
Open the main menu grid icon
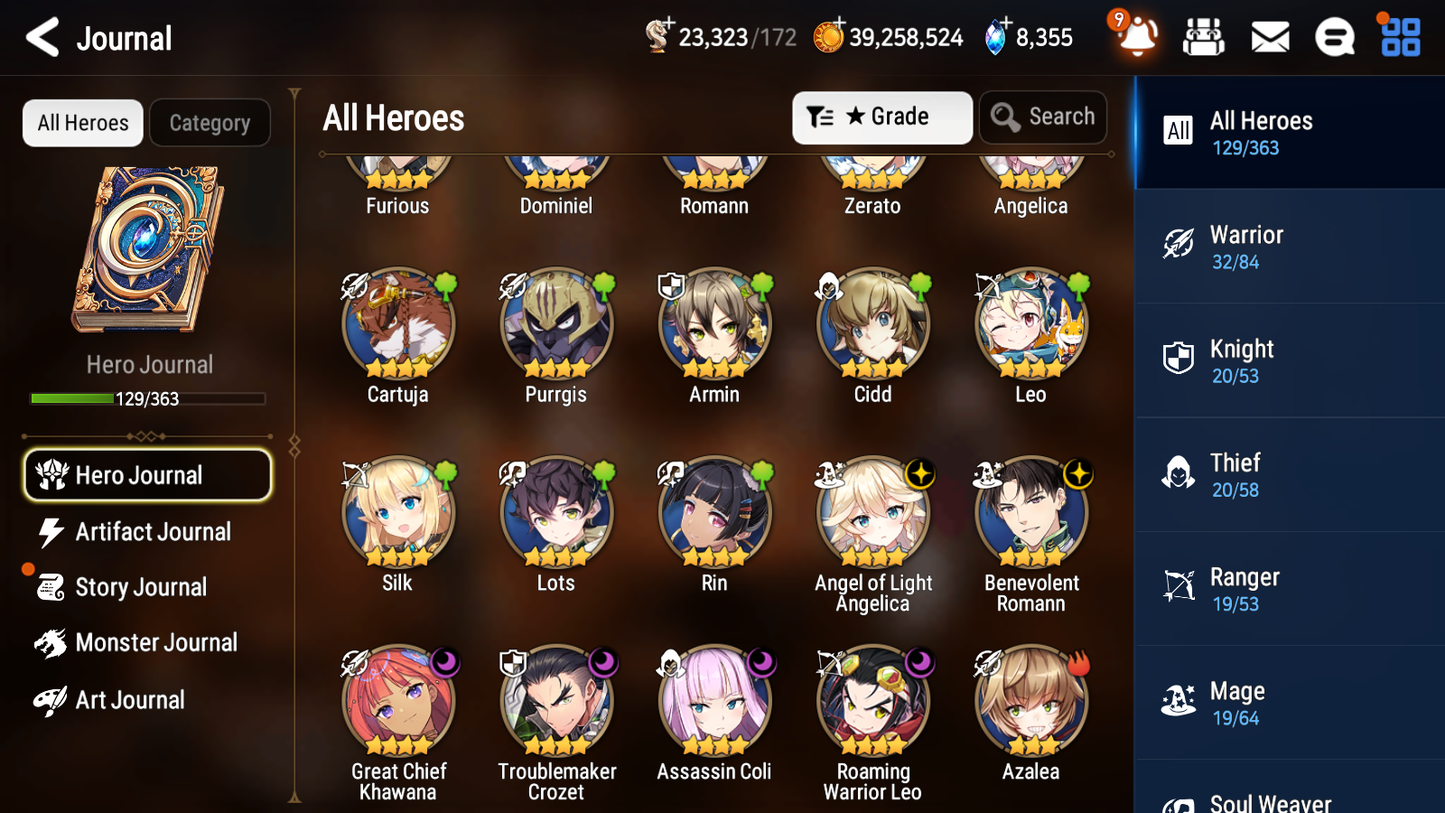[1400, 36]
